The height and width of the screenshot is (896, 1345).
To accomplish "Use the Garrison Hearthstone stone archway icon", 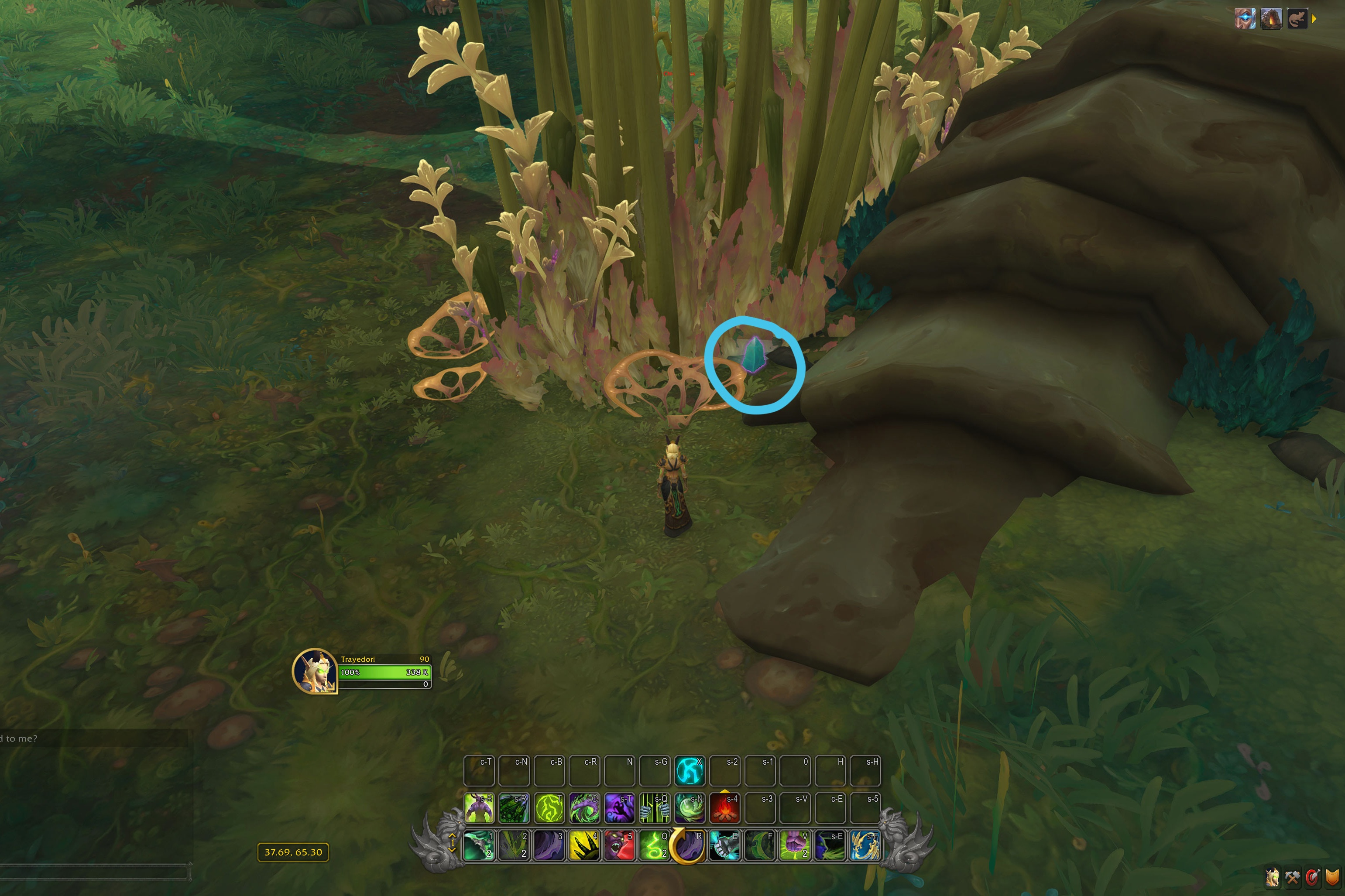I will coord(1271,20).
